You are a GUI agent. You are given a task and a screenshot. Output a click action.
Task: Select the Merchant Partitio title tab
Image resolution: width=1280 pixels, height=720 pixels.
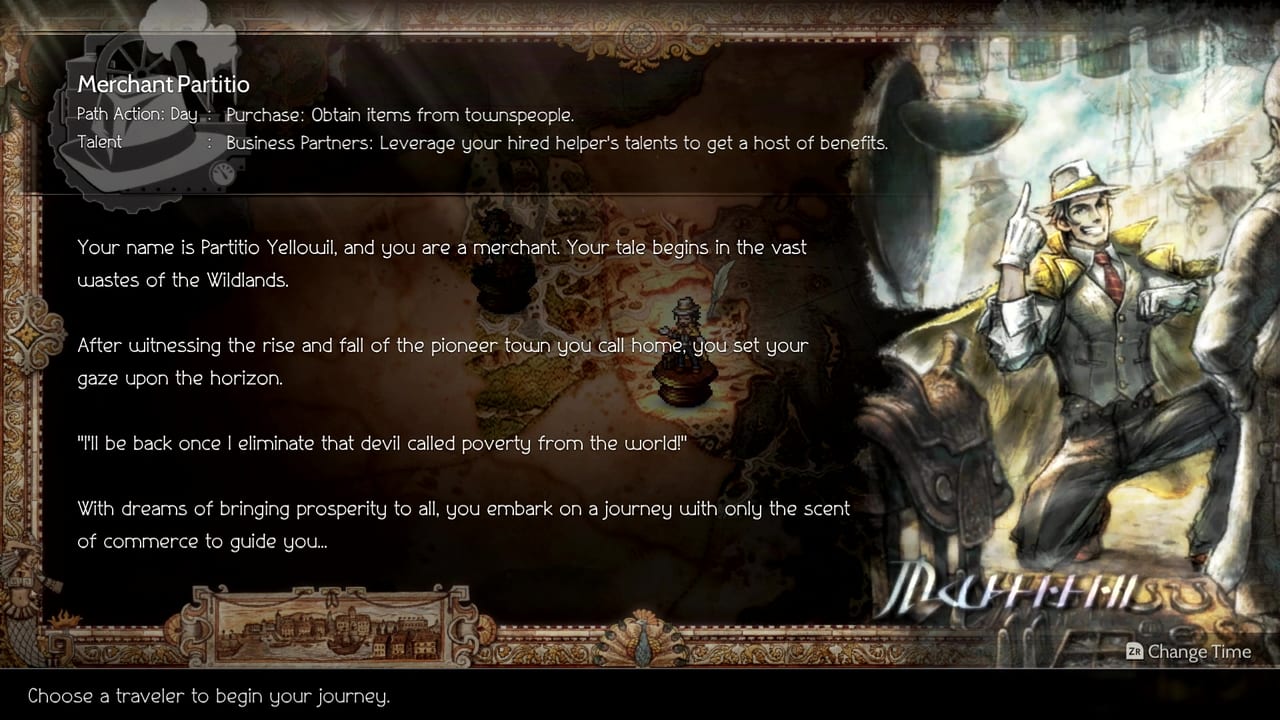(x=163, y=85)
